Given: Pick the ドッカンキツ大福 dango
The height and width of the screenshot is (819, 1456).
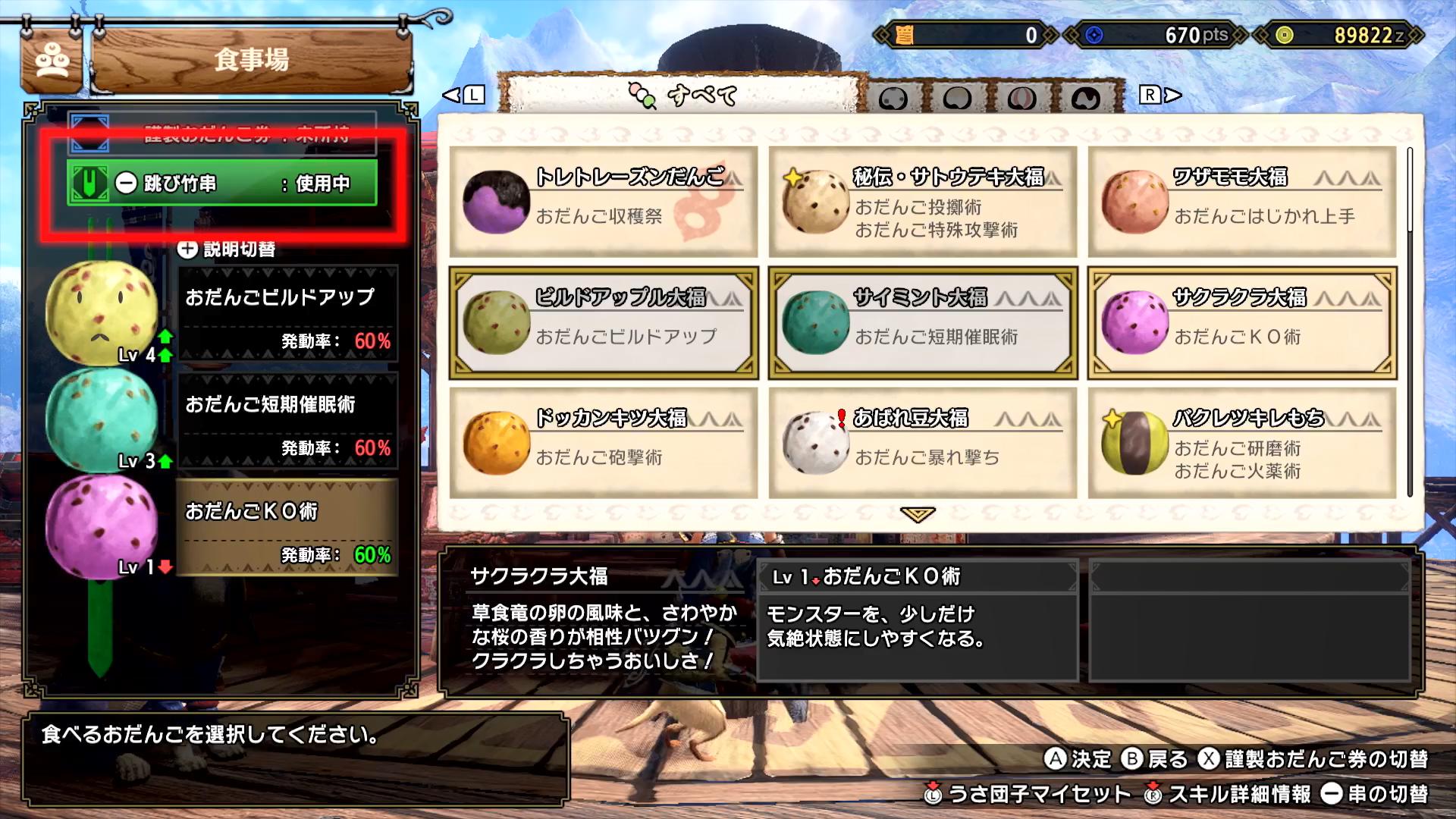Looking at the screenshot, I should point(603,443).
